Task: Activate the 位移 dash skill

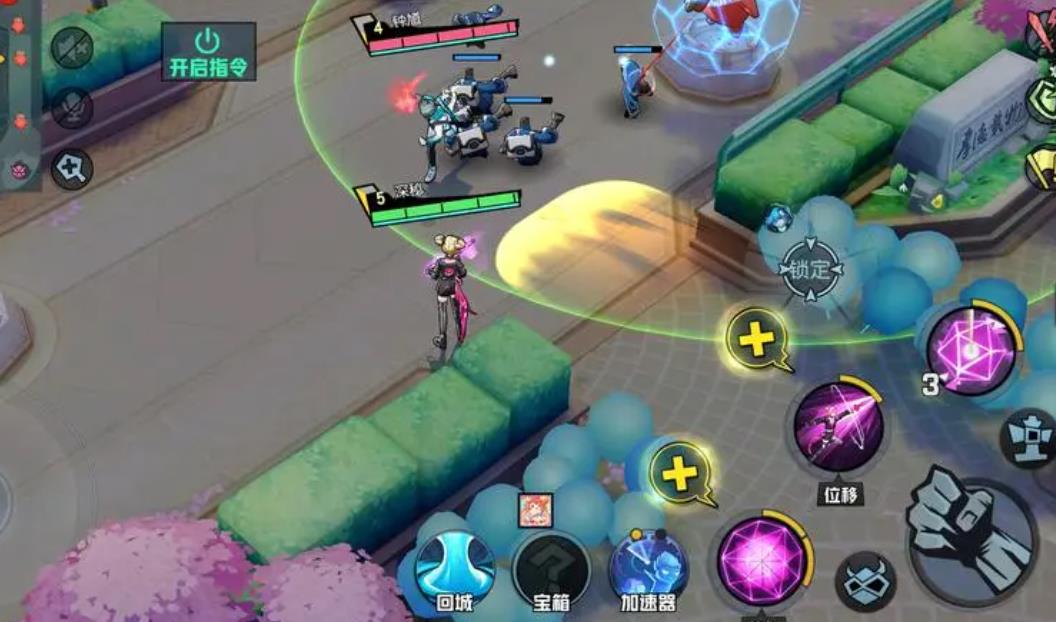Action: click(x=838, y=428)
